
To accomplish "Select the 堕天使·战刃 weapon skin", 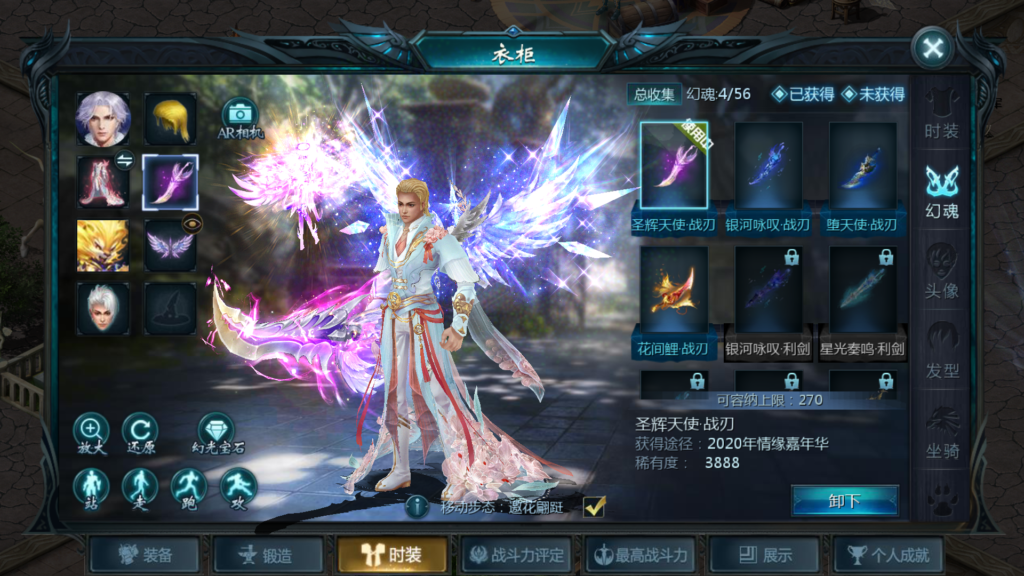I will 862,172.
